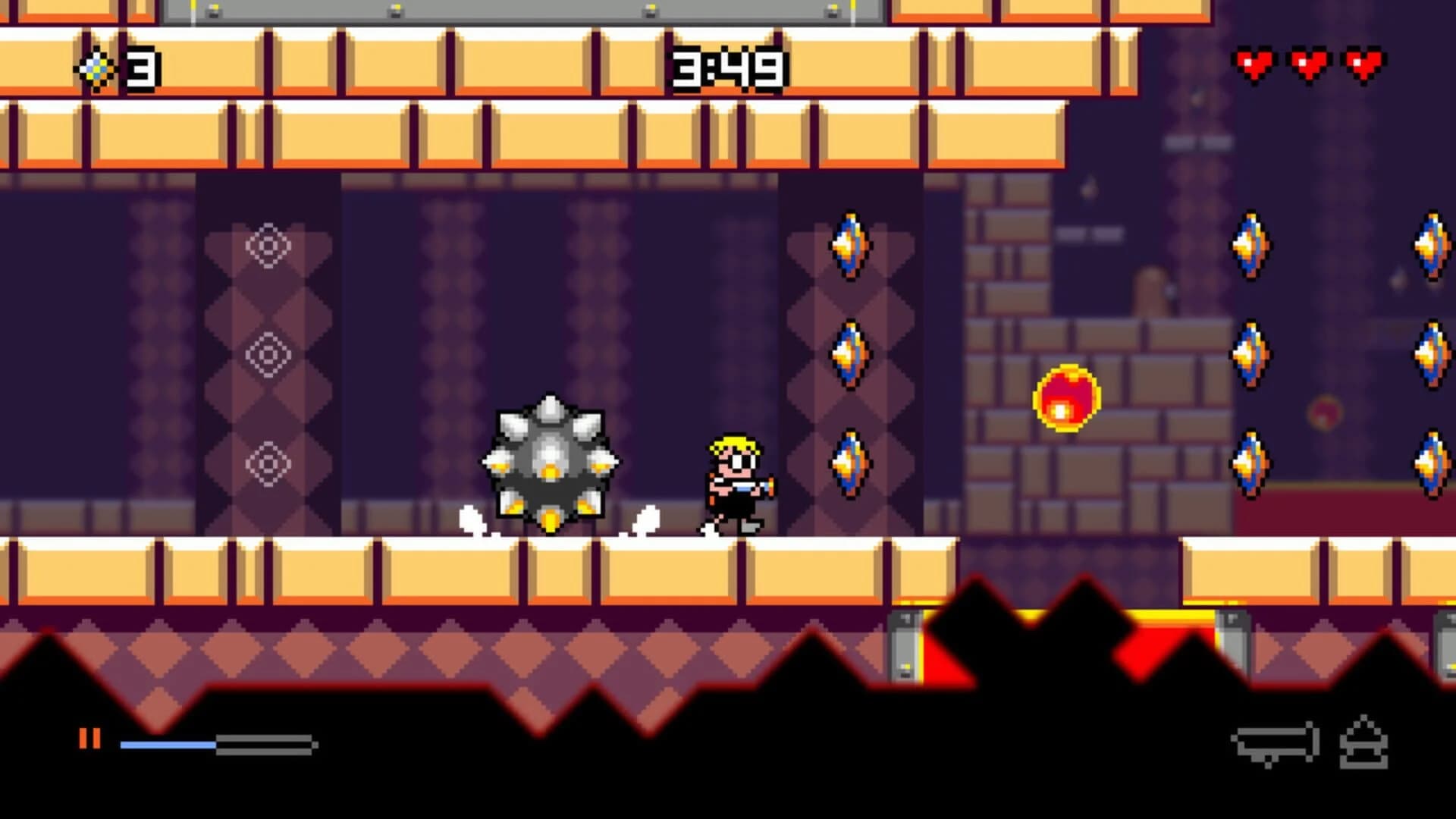The width and height of the screenshot is (1456, 819).
Task: Click the spiked mace enemy sprite
Action: [550, 463]
